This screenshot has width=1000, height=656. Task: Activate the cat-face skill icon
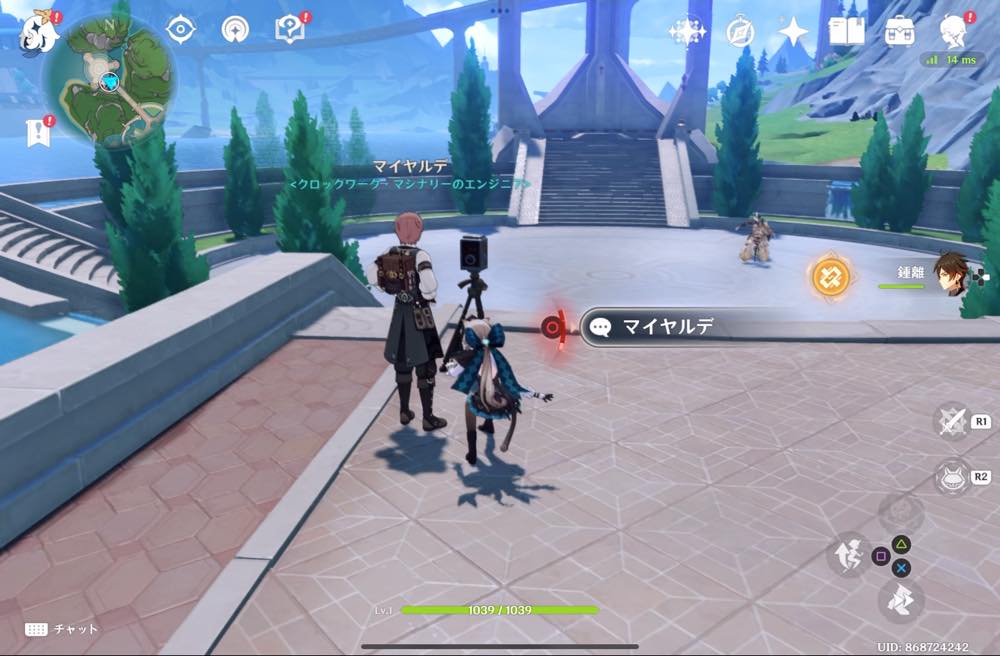point(951,477)
